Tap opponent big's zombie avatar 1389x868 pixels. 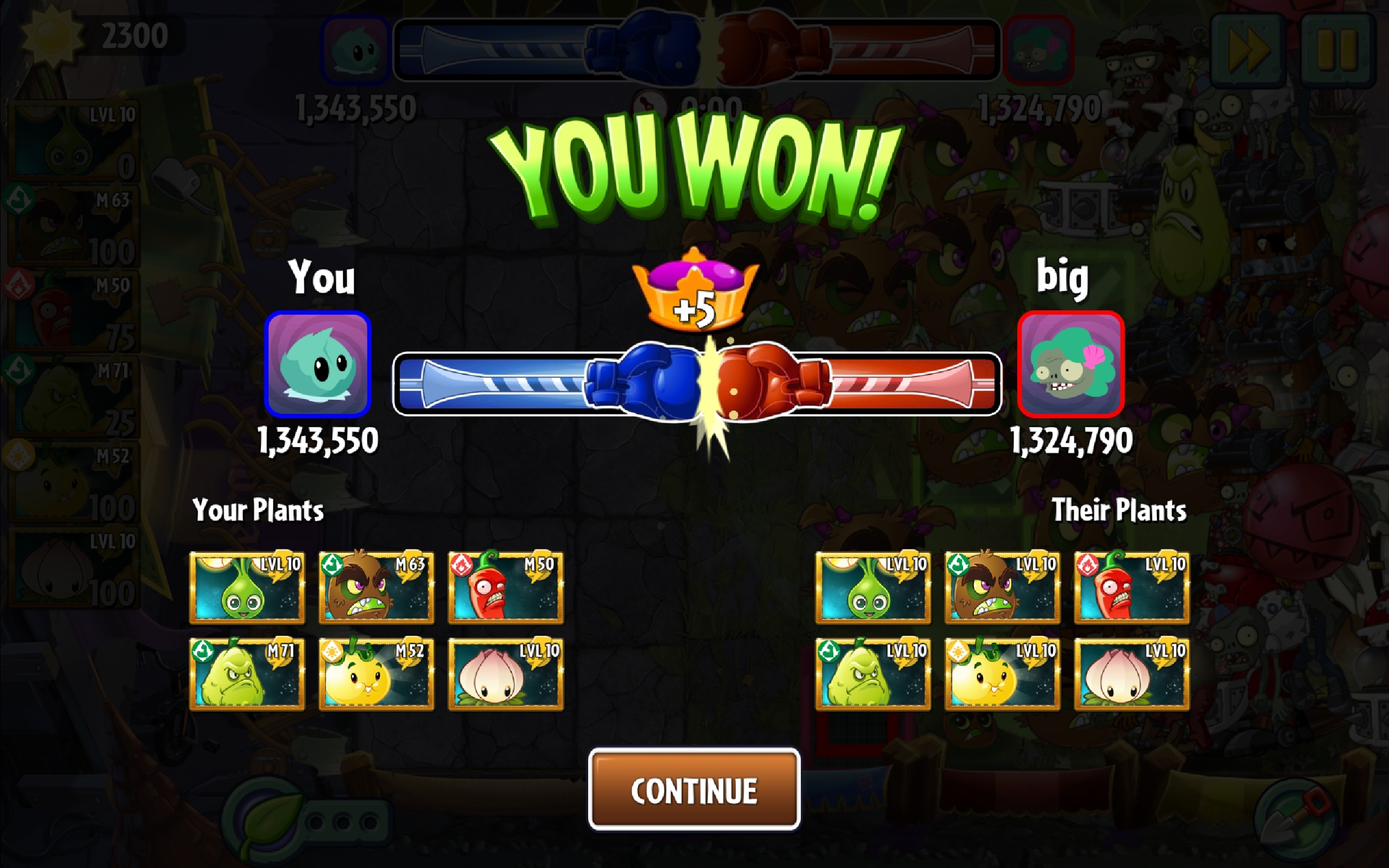[1071, 364]
